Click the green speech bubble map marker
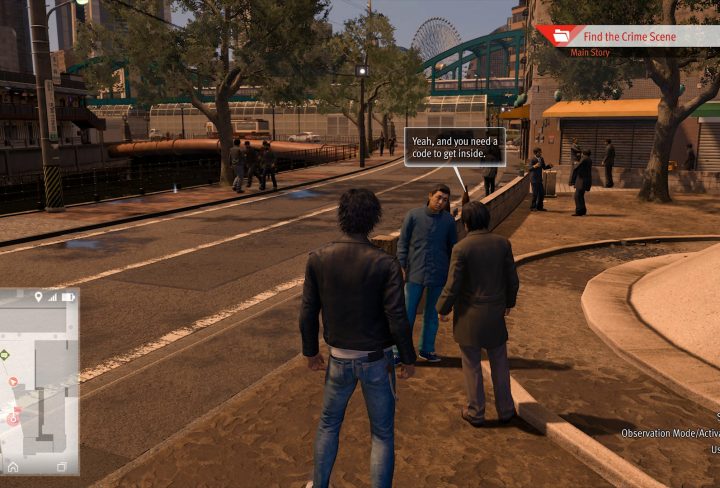This screenshot has height=488, width=720. [5, 354]
